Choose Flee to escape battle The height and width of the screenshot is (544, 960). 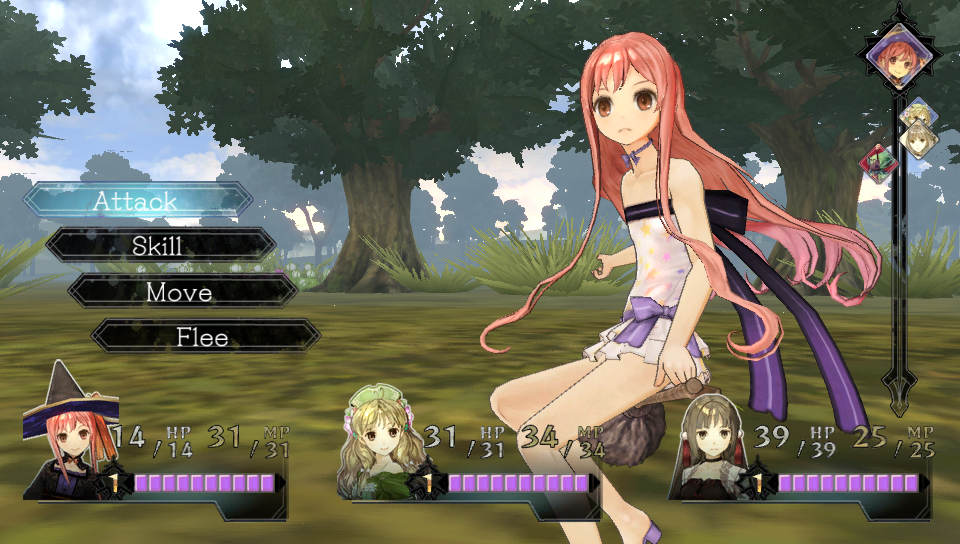[x=204, y=337]
